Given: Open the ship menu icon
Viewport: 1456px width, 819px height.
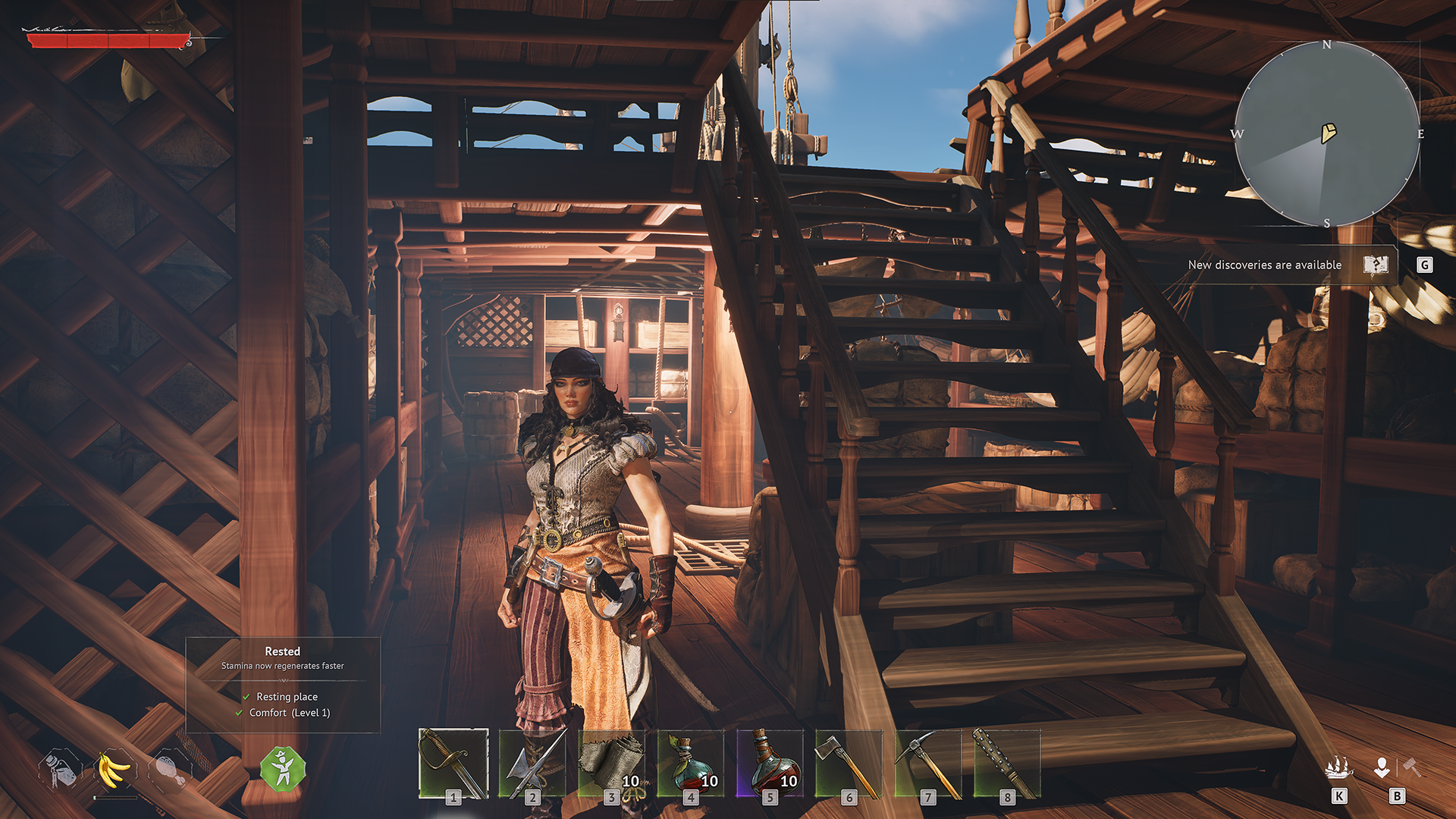Looking at the screenshot, I should click(x=1338, y=768).
